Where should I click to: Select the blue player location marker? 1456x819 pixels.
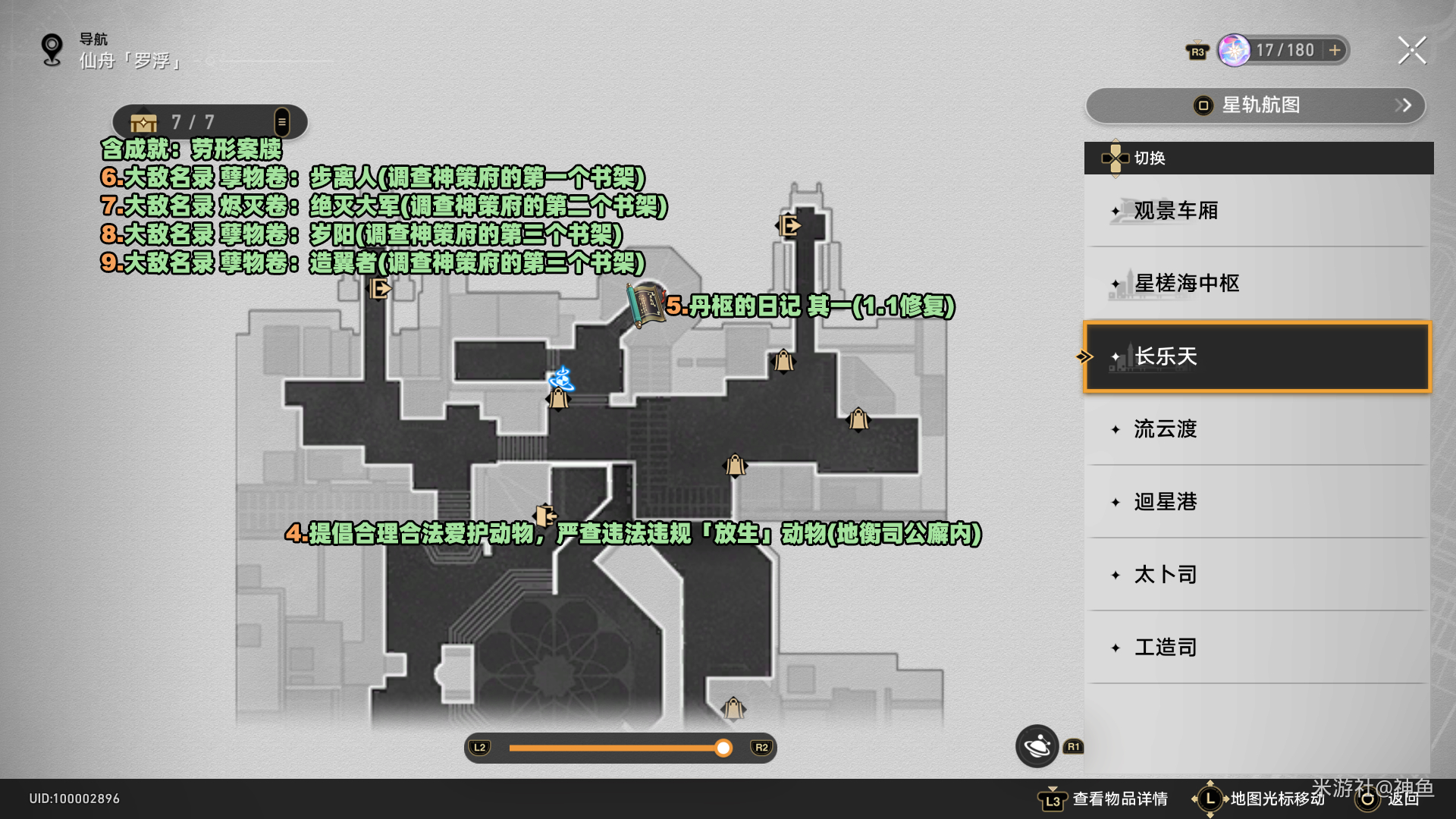click(562, 378)
